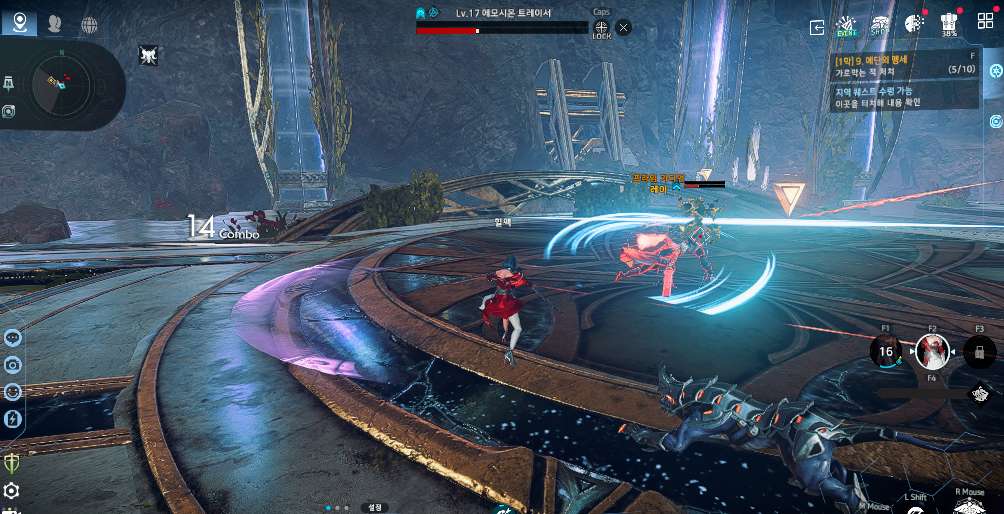Switch to the party members tab
Screen dimensions: 1004x514
click(x=54, y=24)
